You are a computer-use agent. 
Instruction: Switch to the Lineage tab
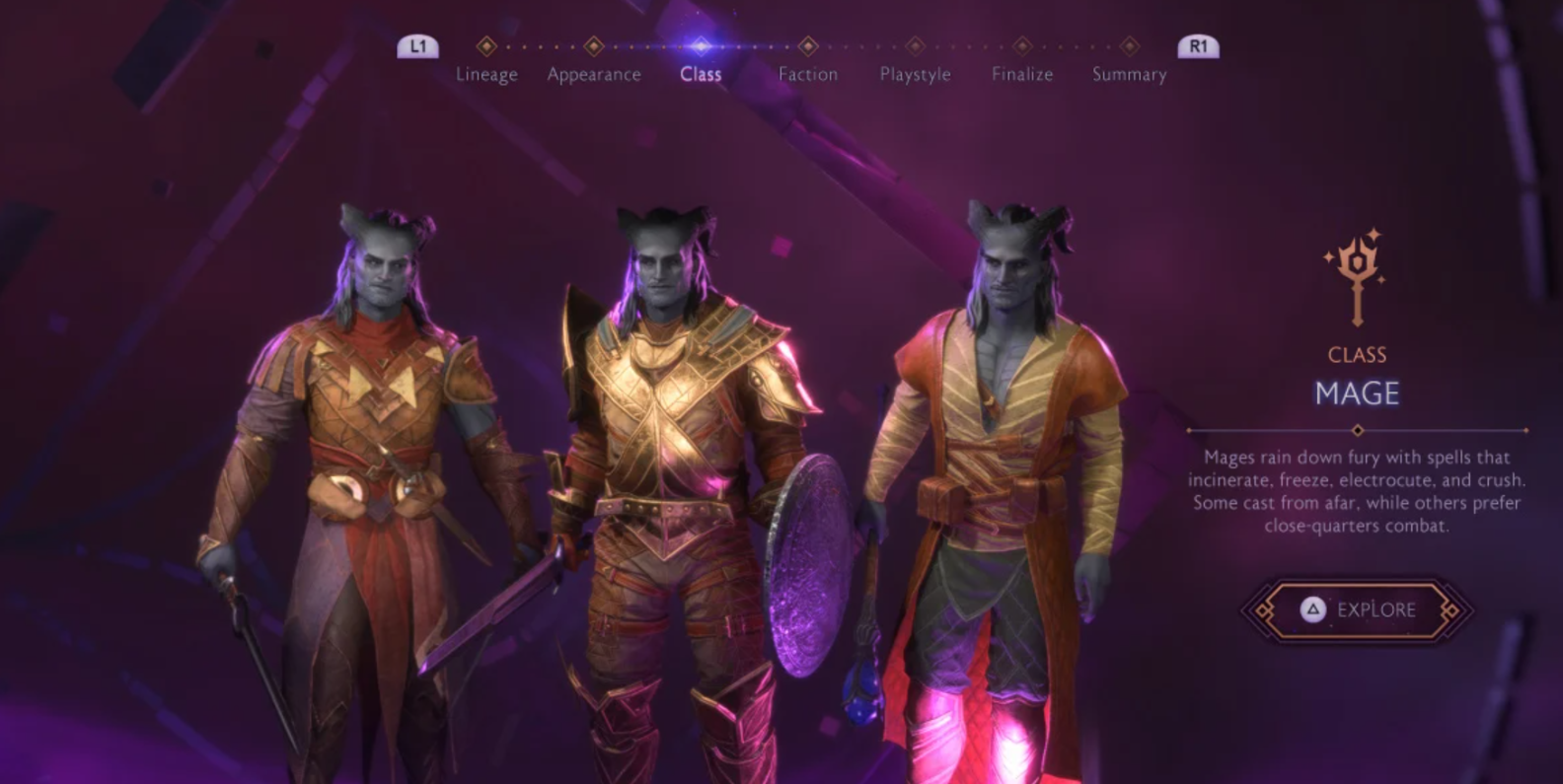click(486, 74)
